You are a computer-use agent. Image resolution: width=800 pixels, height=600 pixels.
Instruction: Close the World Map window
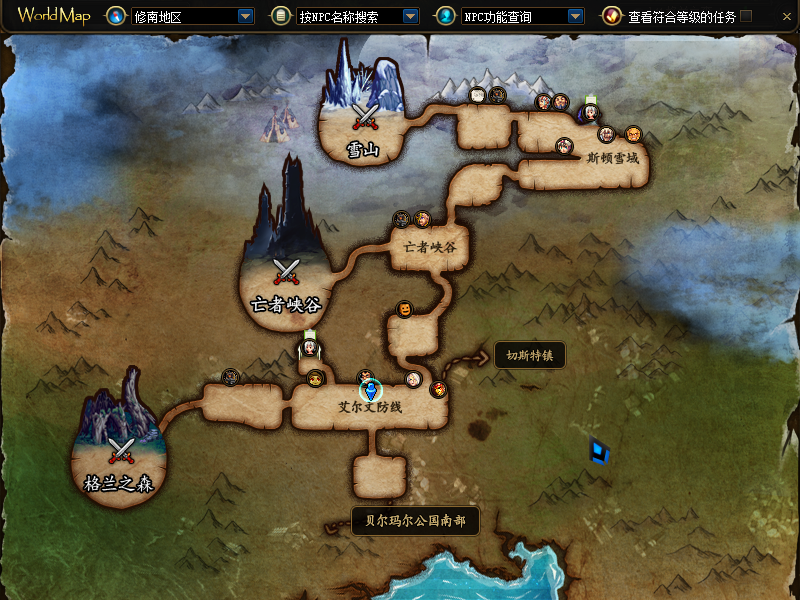point(786,17)
